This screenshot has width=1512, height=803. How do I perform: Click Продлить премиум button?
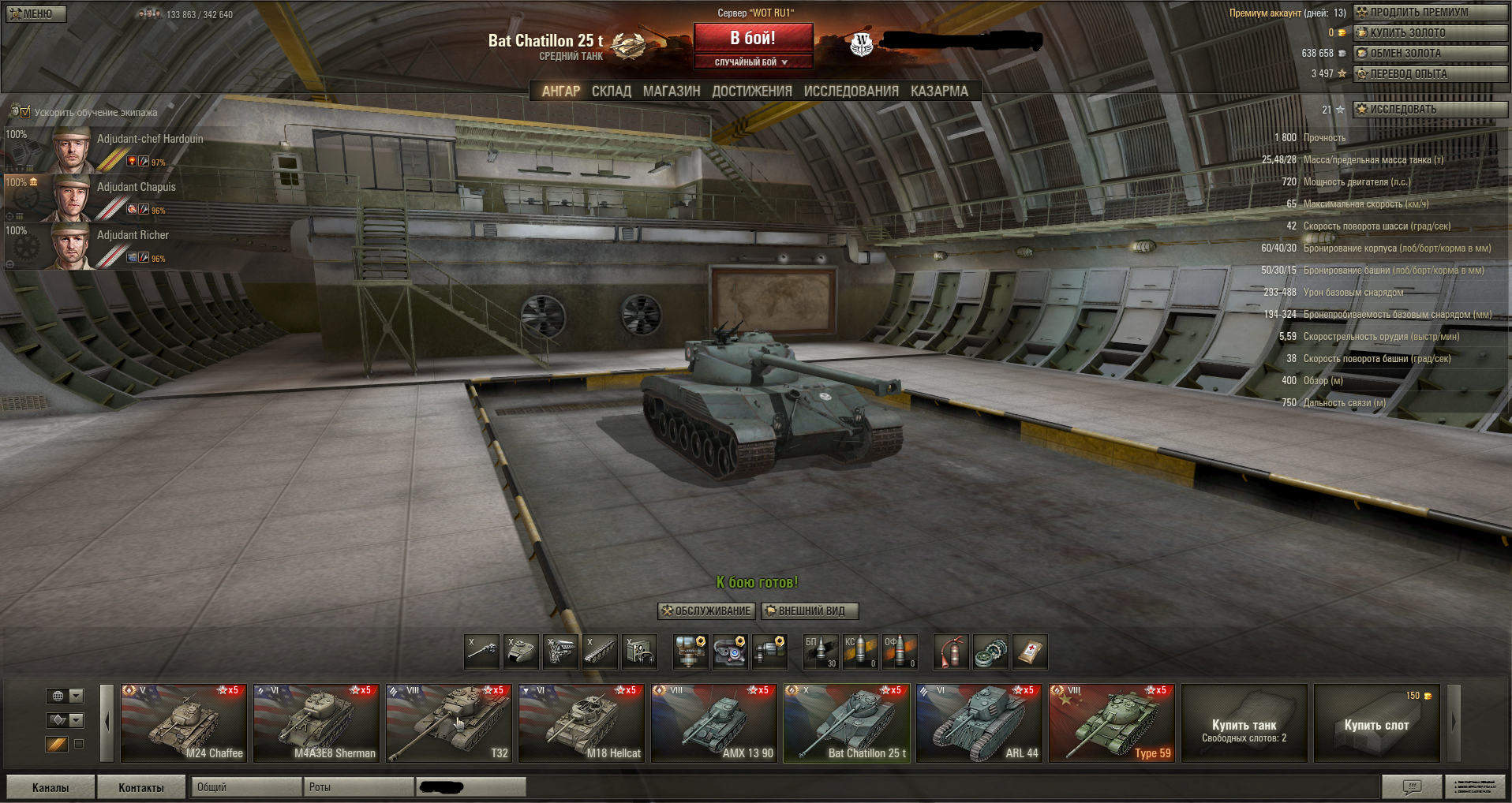point(1430,13)
